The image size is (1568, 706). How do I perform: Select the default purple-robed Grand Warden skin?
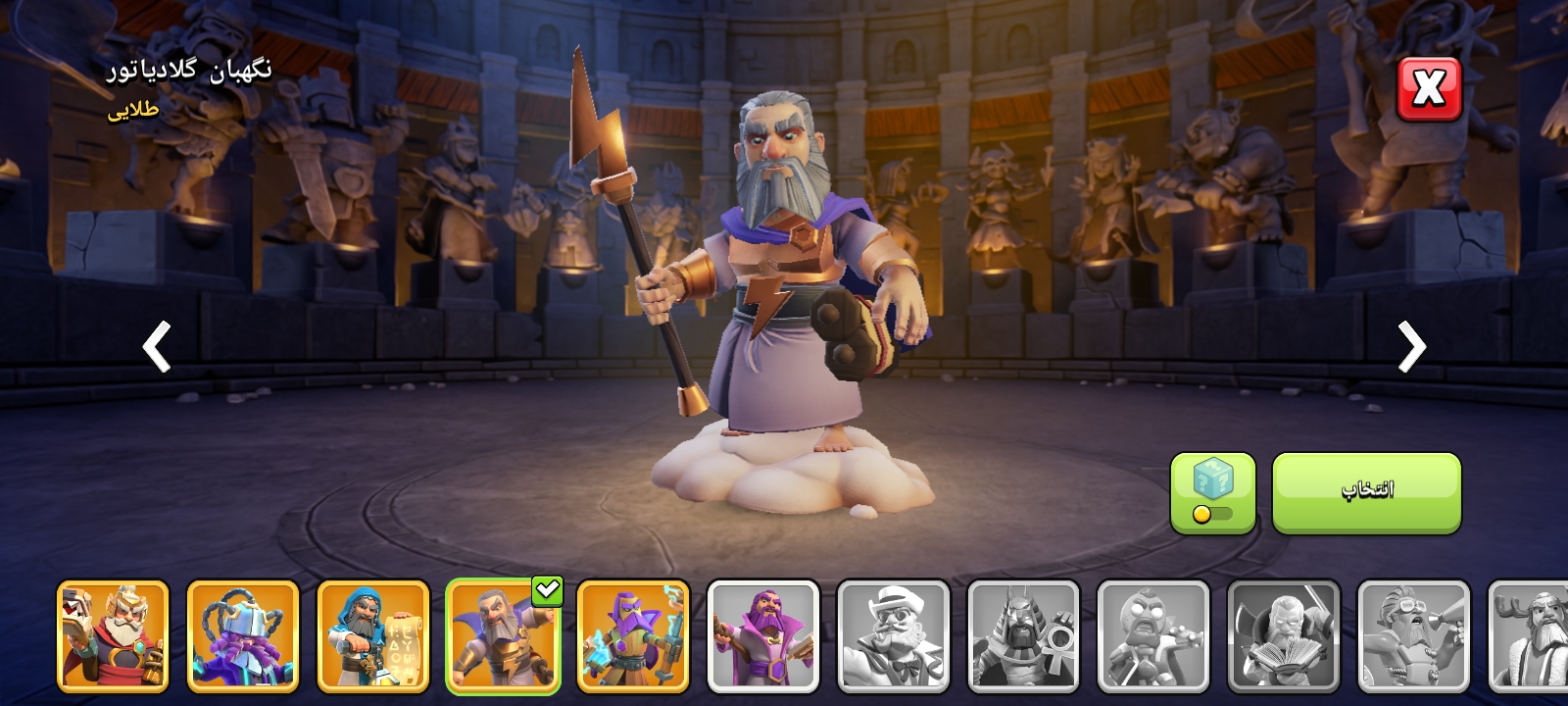[x=763, y=635]
